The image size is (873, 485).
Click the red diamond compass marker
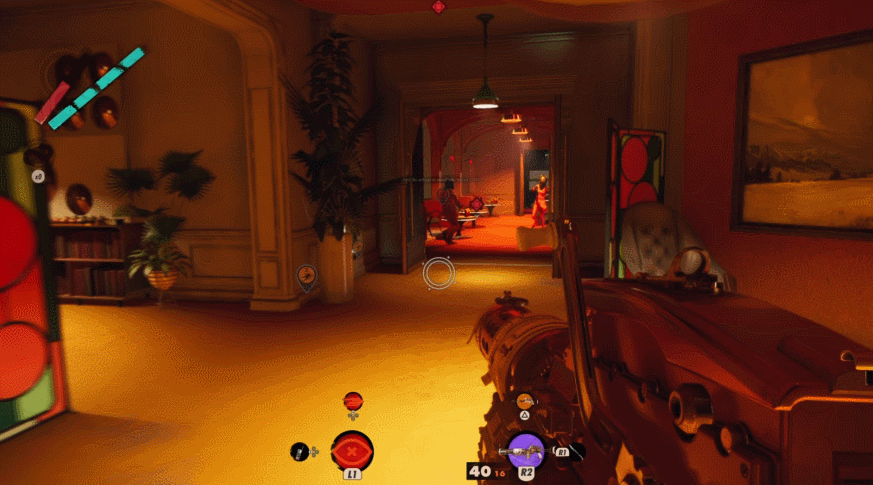[x=438, y=7]
